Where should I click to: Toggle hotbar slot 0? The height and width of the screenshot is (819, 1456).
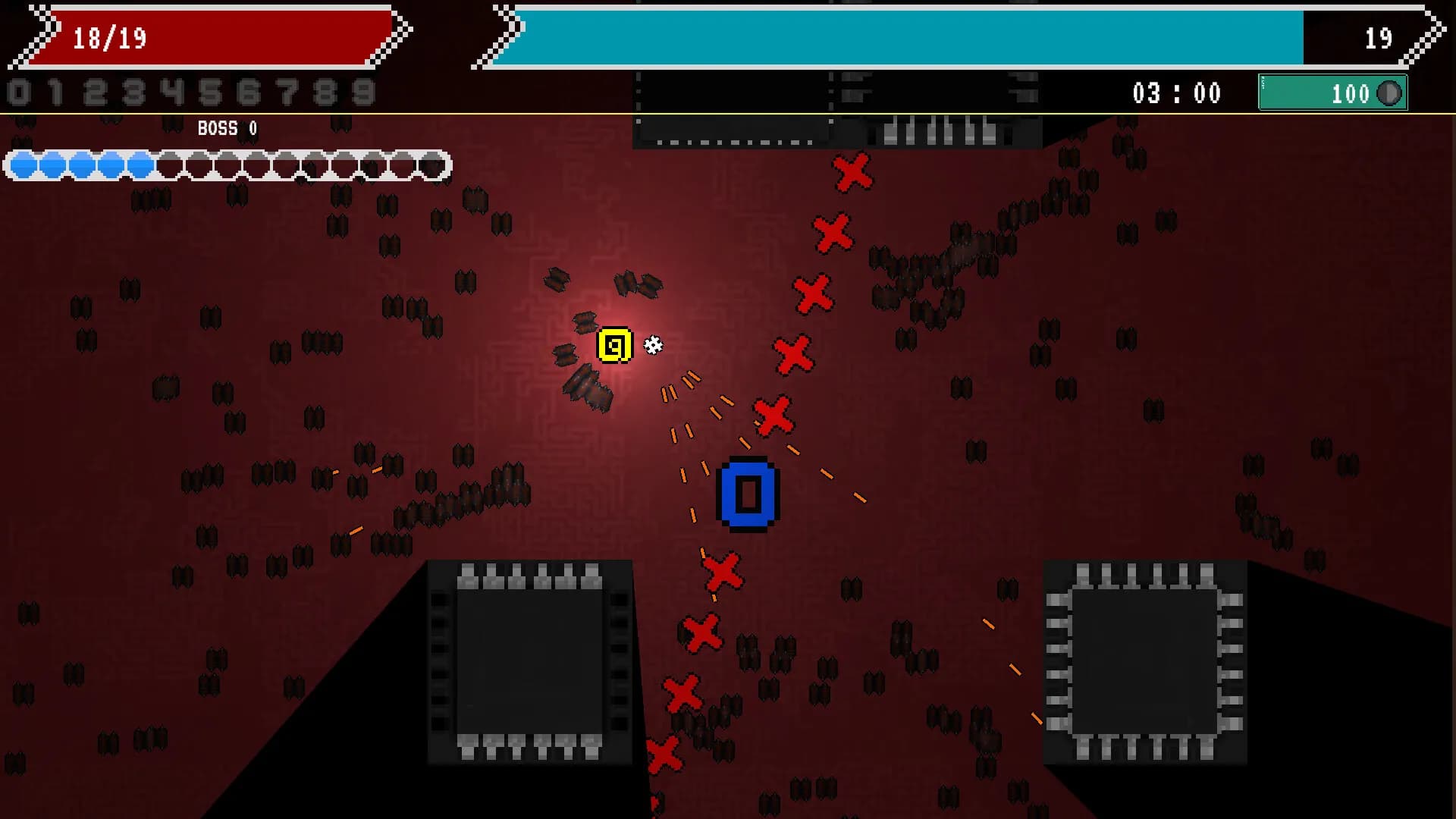[x=17, y=93]
